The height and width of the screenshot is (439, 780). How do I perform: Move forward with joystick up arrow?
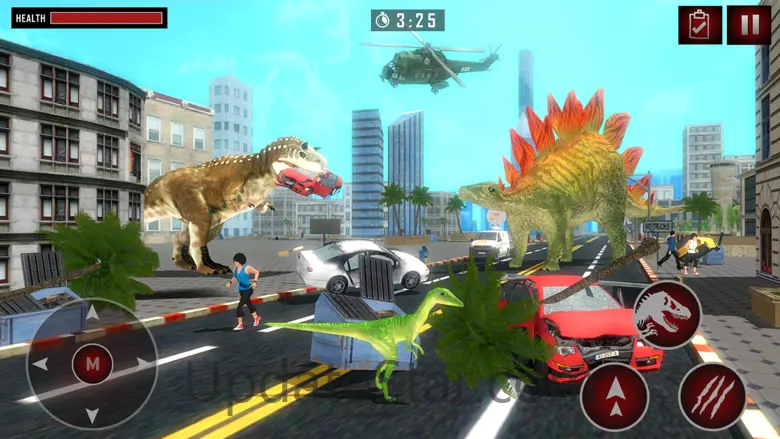pos(92,315)
